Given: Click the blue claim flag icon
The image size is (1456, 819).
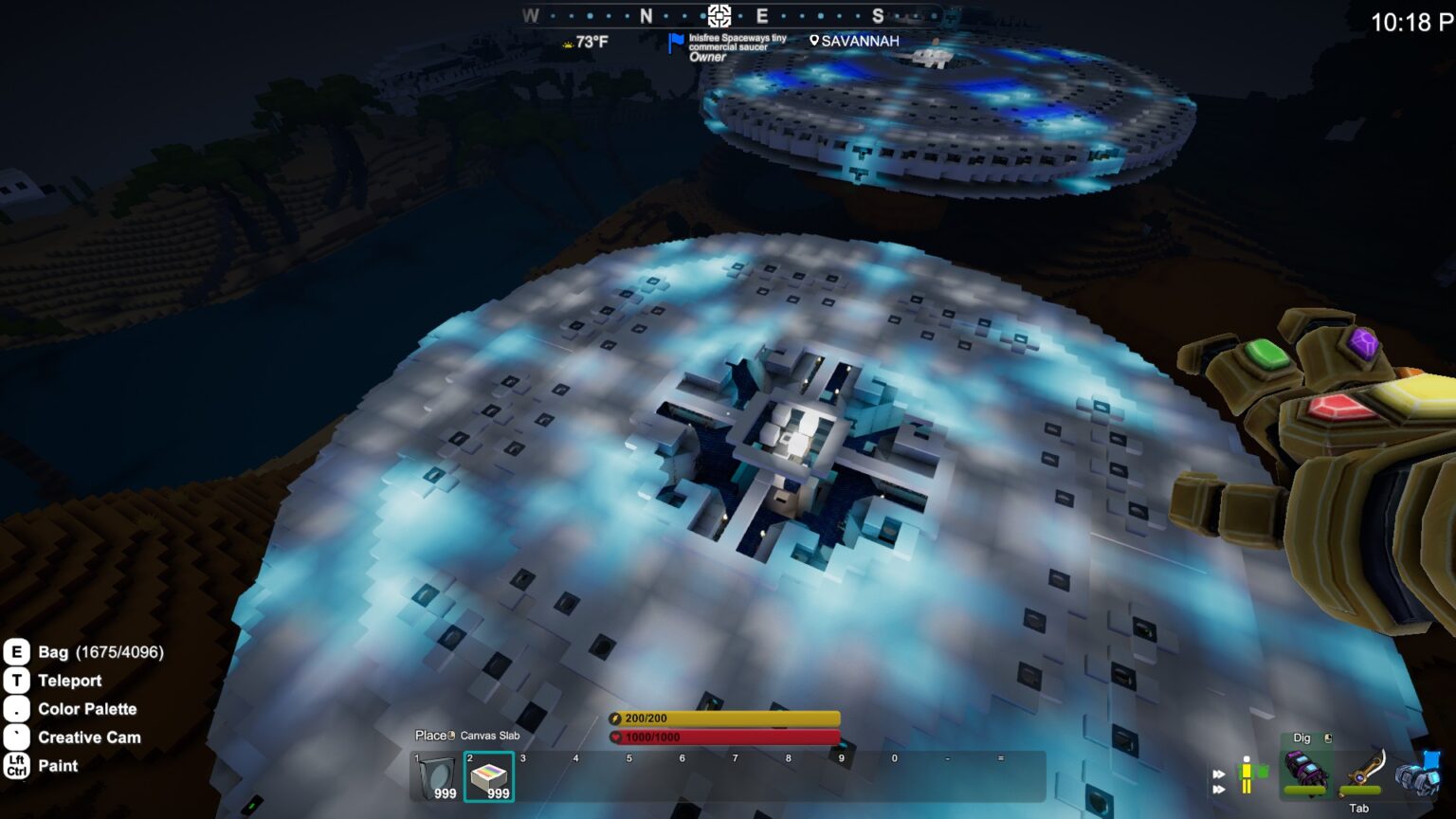Looking at the screenshot, I should pyautogui.click(x=676, y=43).
